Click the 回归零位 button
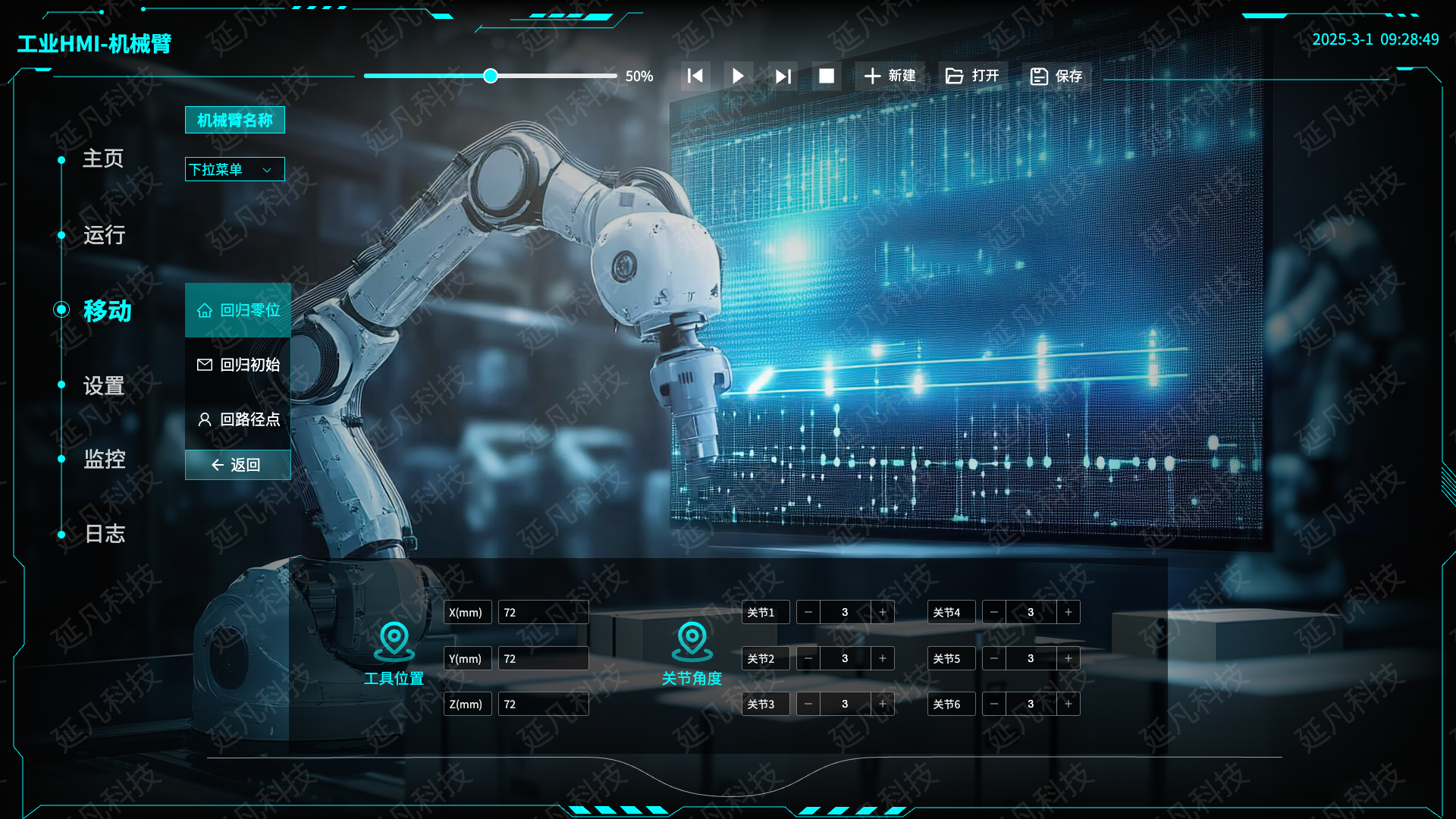 coord(238,310)
